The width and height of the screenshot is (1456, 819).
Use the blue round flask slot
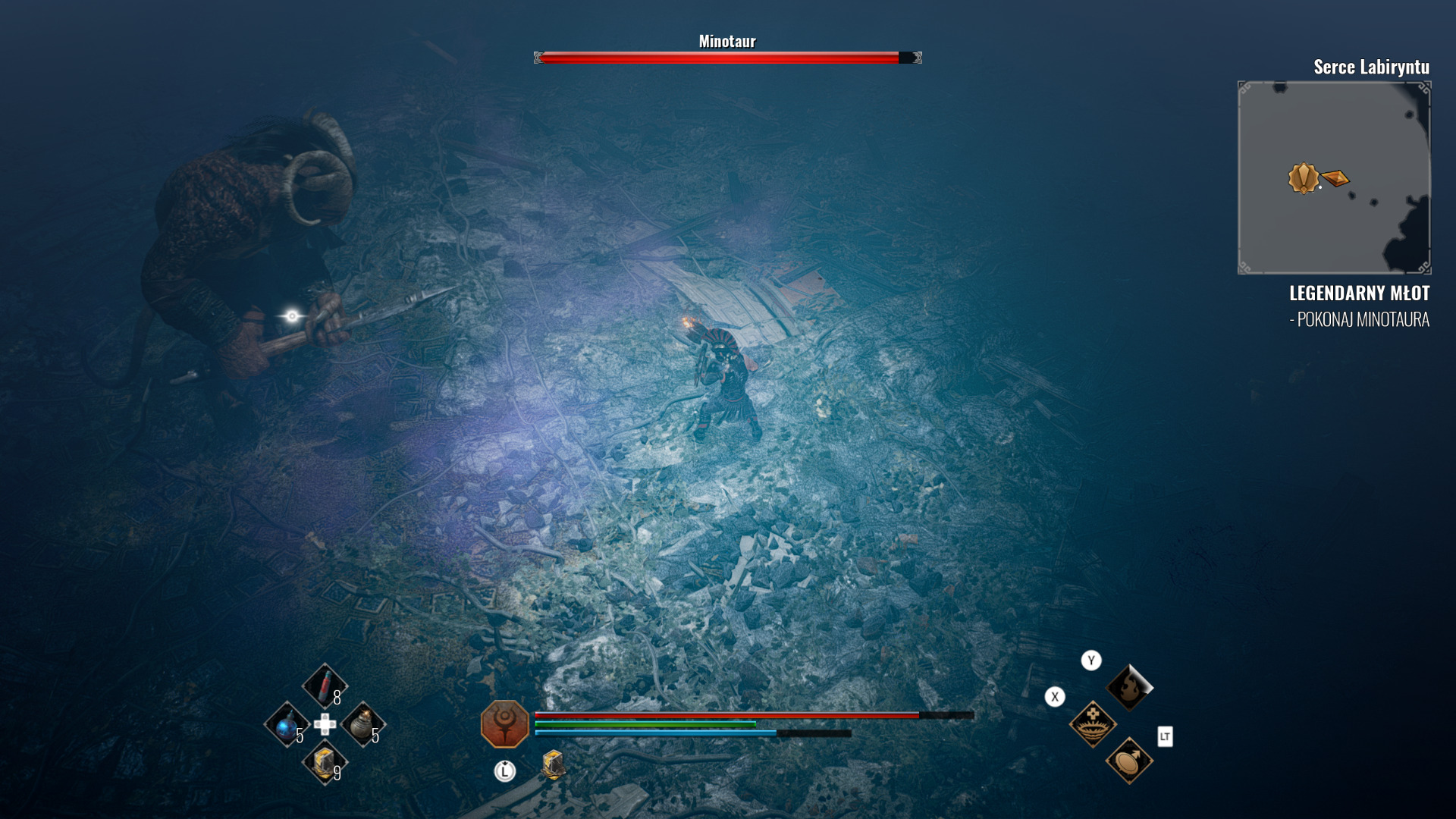point(287,725)
